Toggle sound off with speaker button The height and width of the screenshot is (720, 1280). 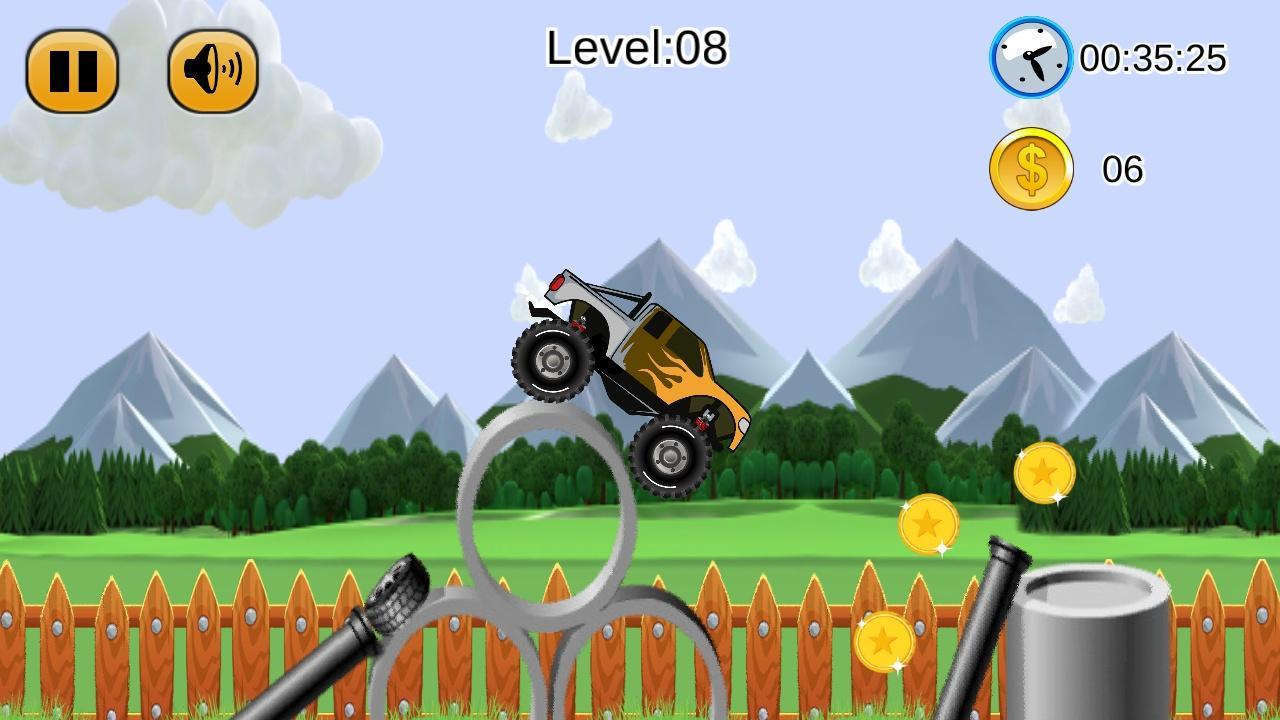click(x=212, y=70)
